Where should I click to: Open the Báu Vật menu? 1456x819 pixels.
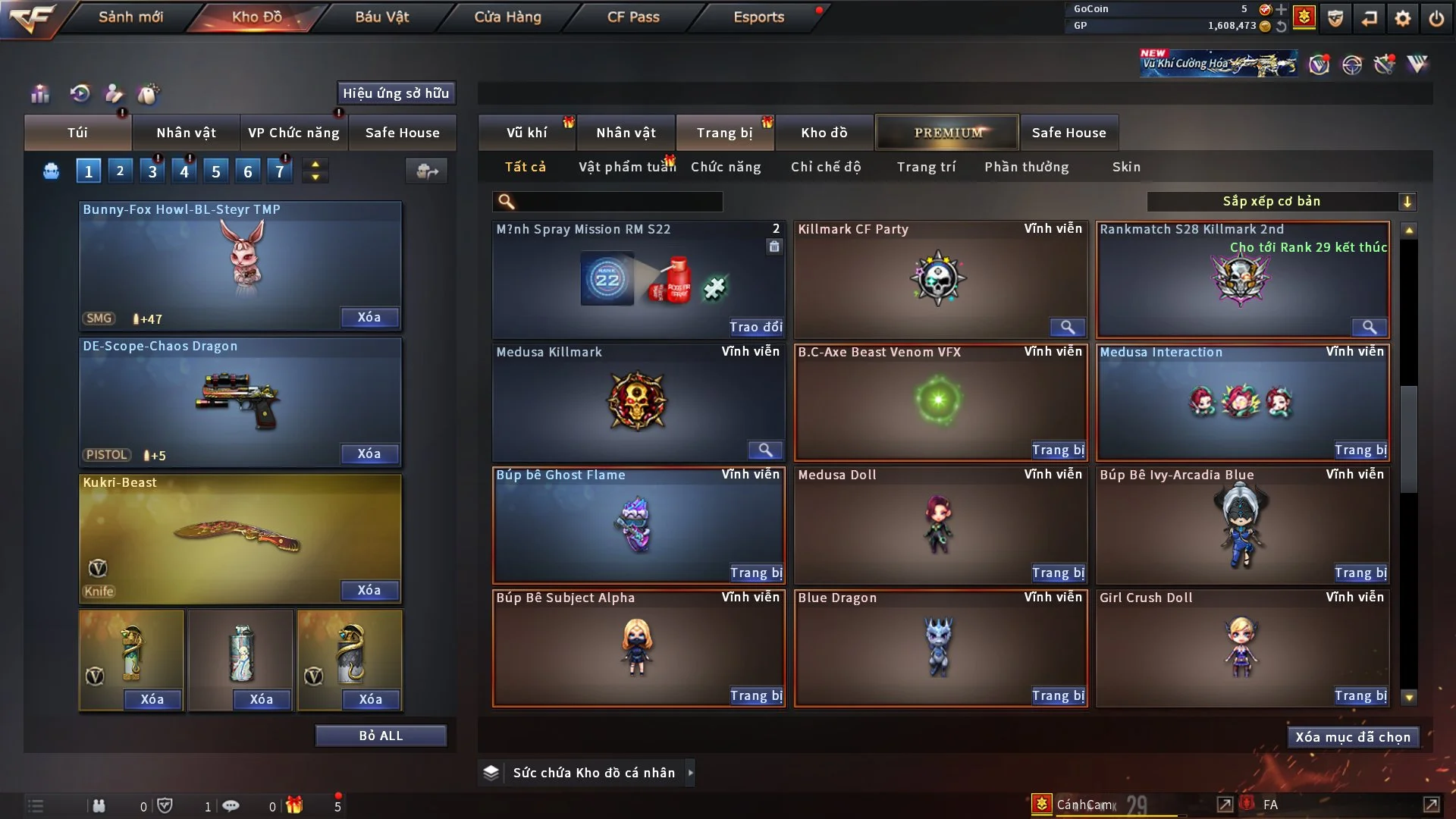point(381,17)
